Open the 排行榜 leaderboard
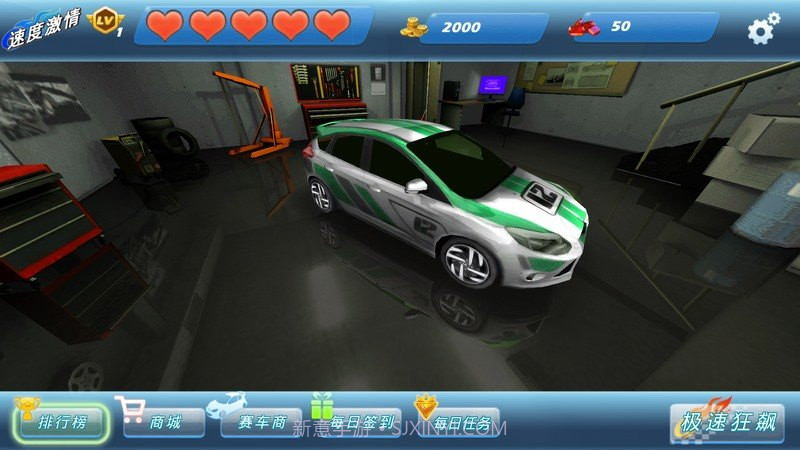800x450 pixels. point(61,421)
